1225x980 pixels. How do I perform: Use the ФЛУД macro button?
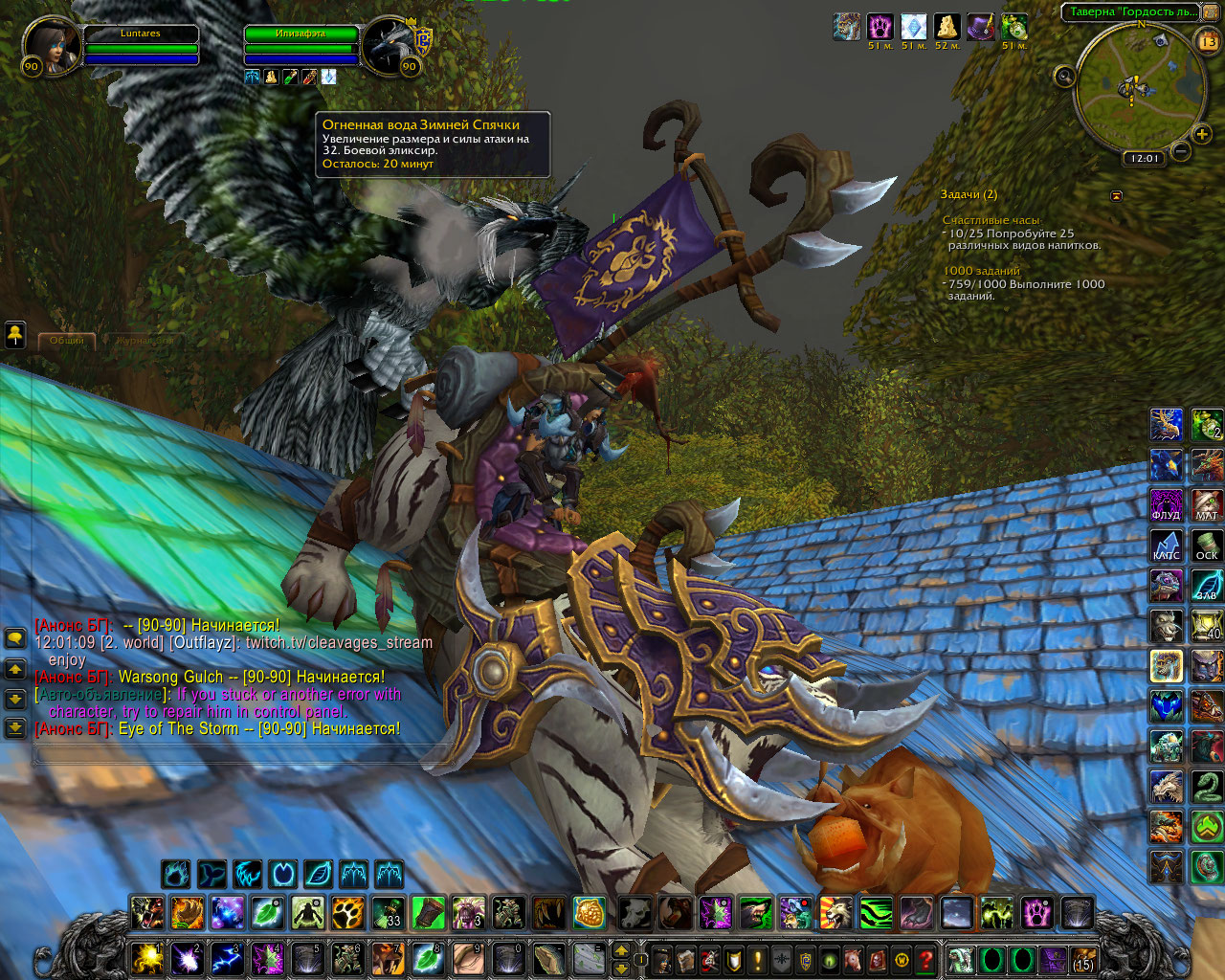[x=1166, y=505]
